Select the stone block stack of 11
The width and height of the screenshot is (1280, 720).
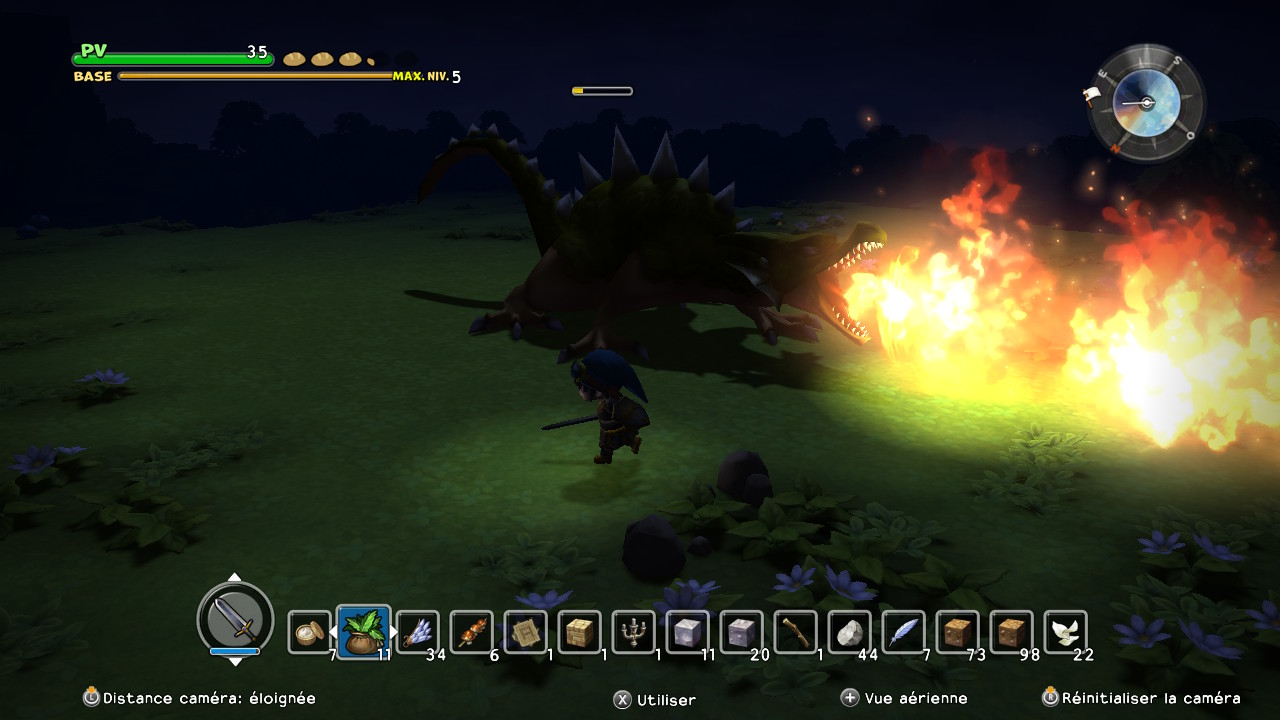click(688, 632)
